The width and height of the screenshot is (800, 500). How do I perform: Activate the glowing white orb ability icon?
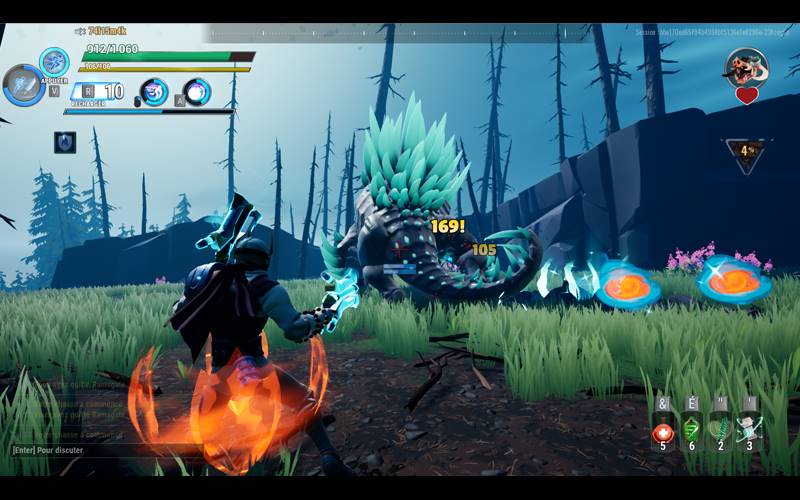pyautogui.click(x=198, y=92)
